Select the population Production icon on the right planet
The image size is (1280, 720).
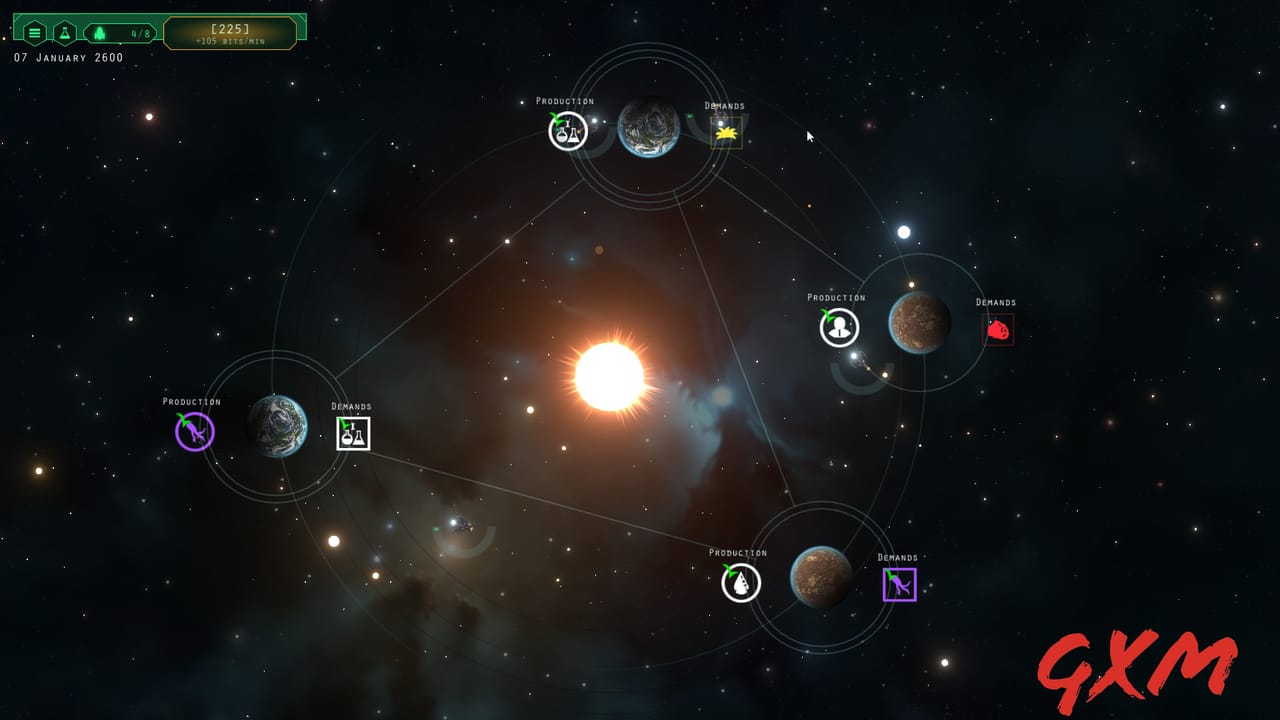pos(838,326)
